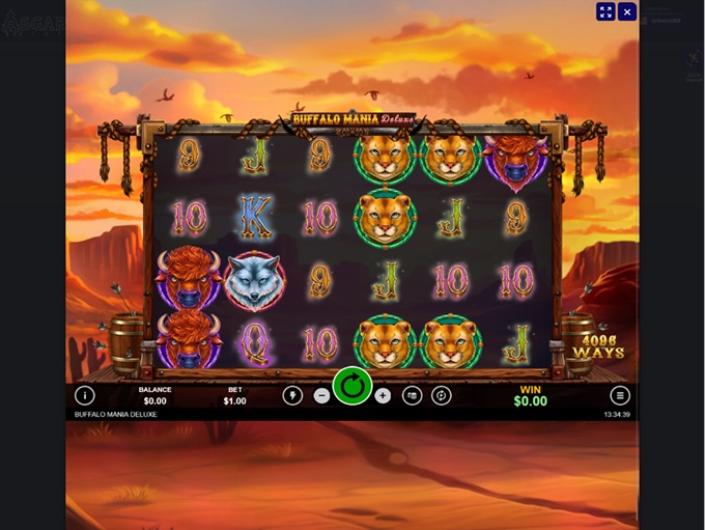
Task: Open the game info panel
Action: [84, 395]
